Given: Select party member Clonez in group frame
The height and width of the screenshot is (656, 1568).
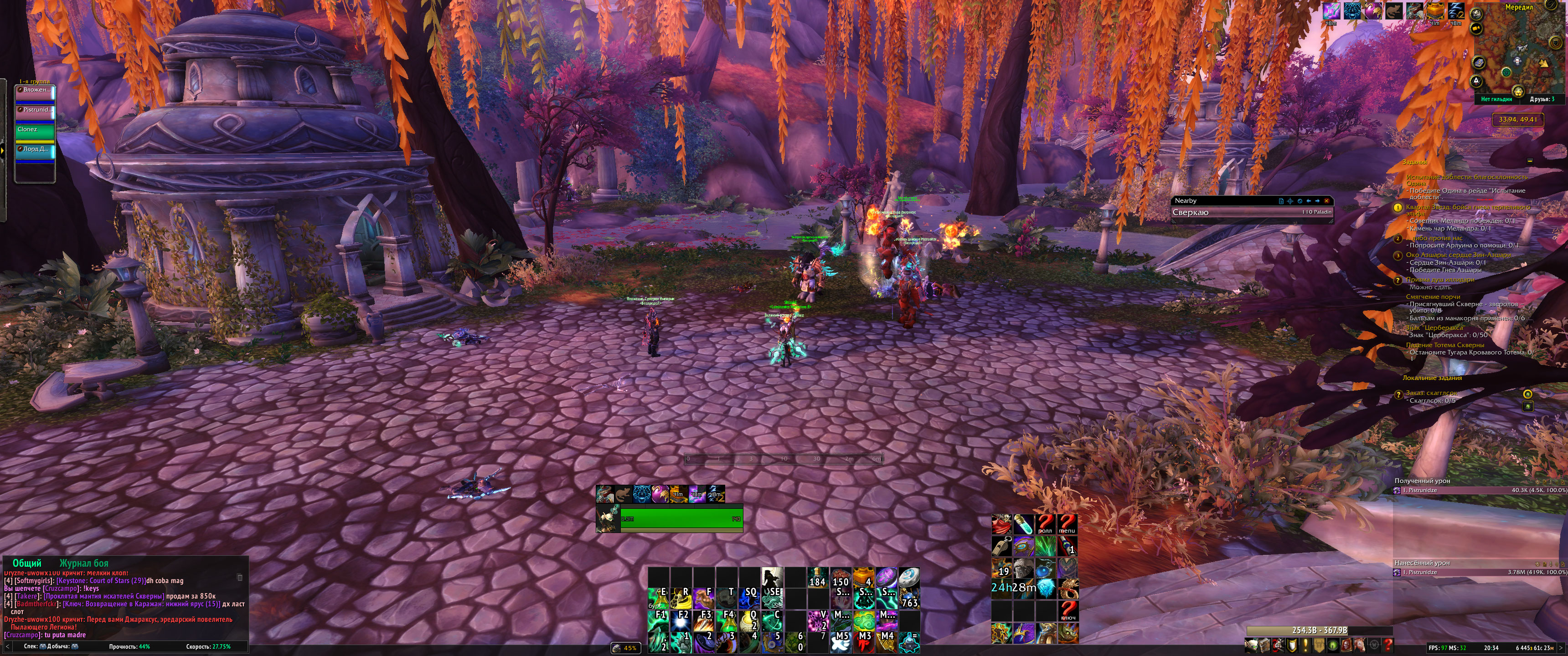Looking at the screenshot, I should coord(35,130).
